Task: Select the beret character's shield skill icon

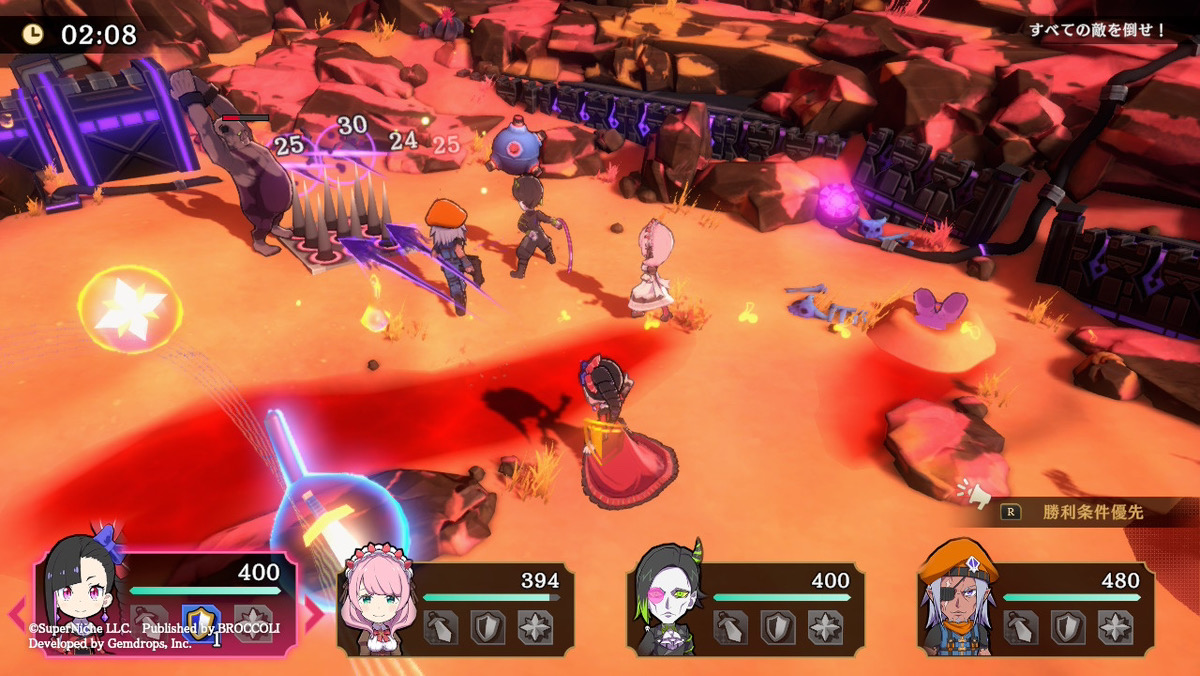Action: click(x=1068, y=627)
